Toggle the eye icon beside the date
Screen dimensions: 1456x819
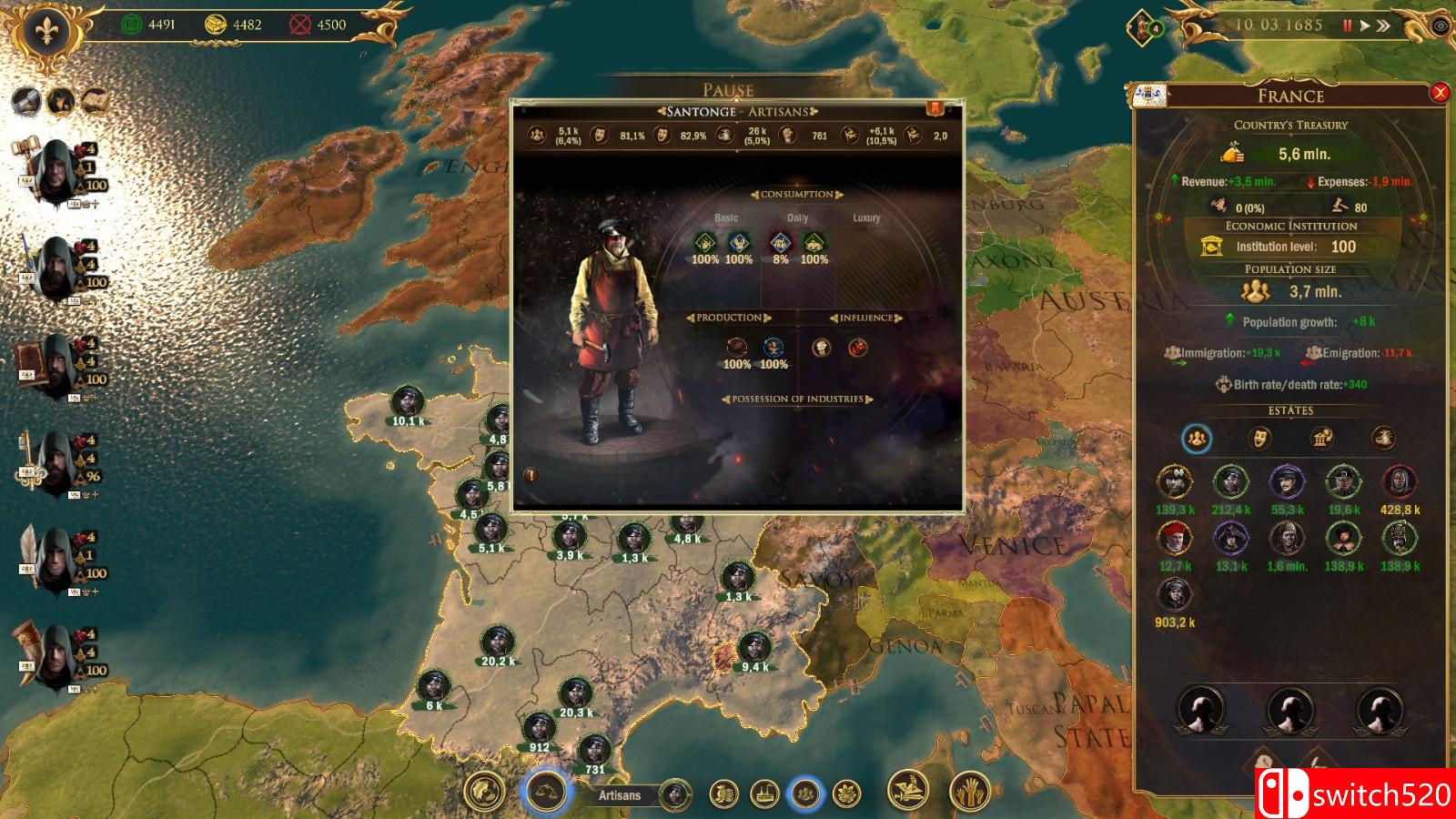(x=1441, y=25)
